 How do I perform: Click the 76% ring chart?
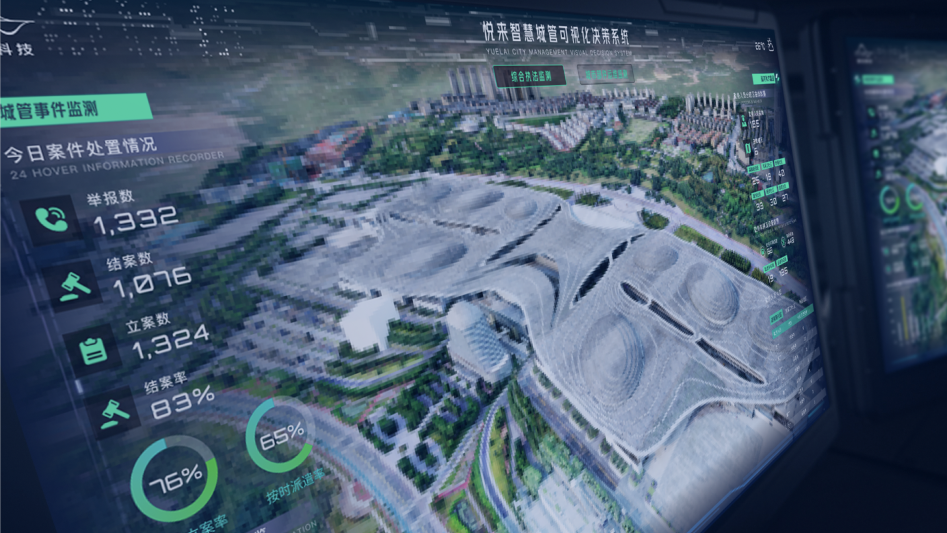pyautogui.click(x=174, y=480)
